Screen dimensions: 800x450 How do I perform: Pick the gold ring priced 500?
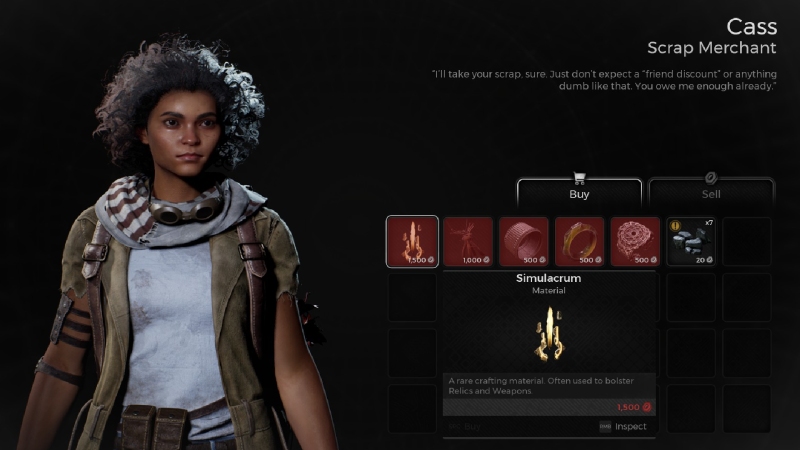pos(580,242)
